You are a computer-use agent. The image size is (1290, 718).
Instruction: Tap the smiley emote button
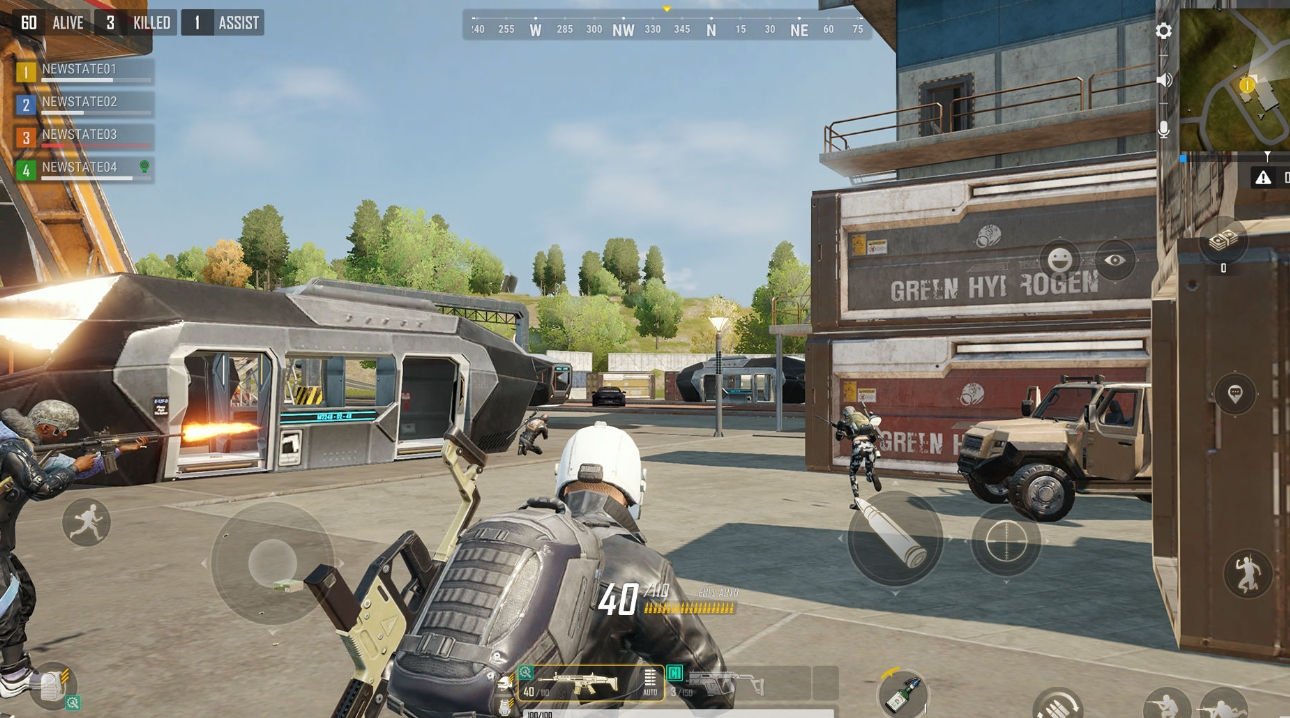(1059, 260)
